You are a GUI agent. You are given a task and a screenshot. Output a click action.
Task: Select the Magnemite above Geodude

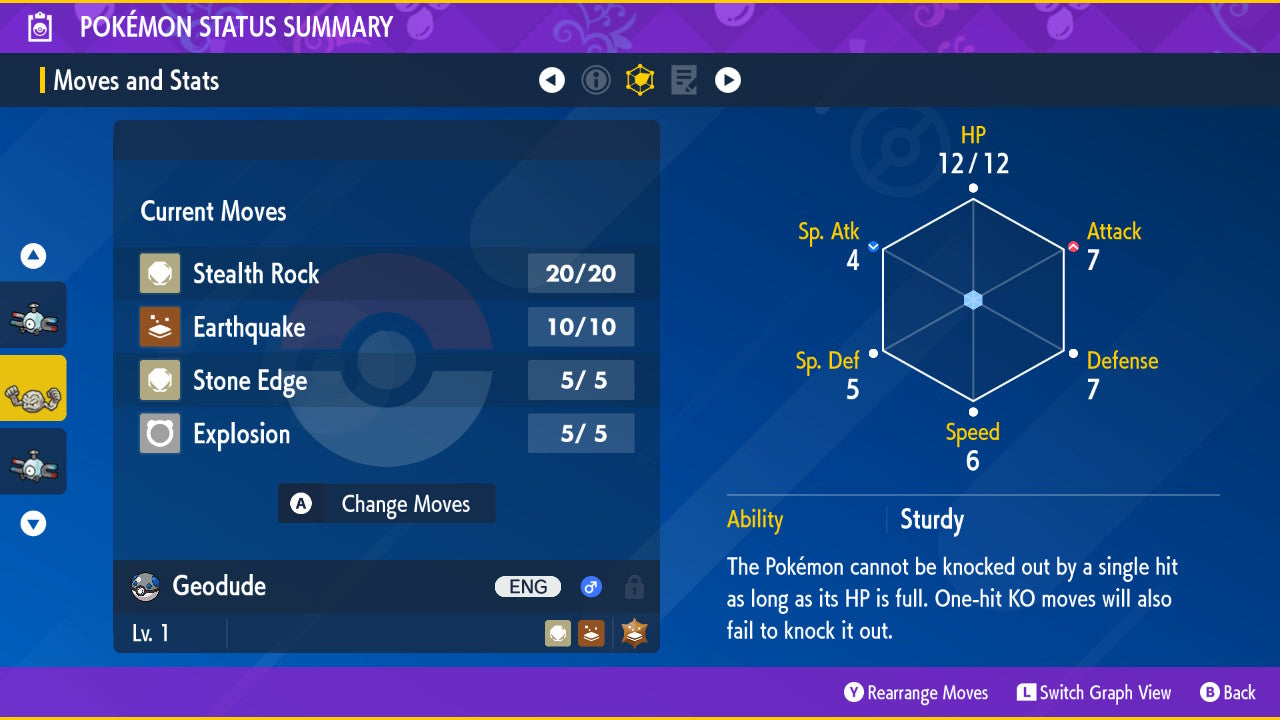point(33,315)
